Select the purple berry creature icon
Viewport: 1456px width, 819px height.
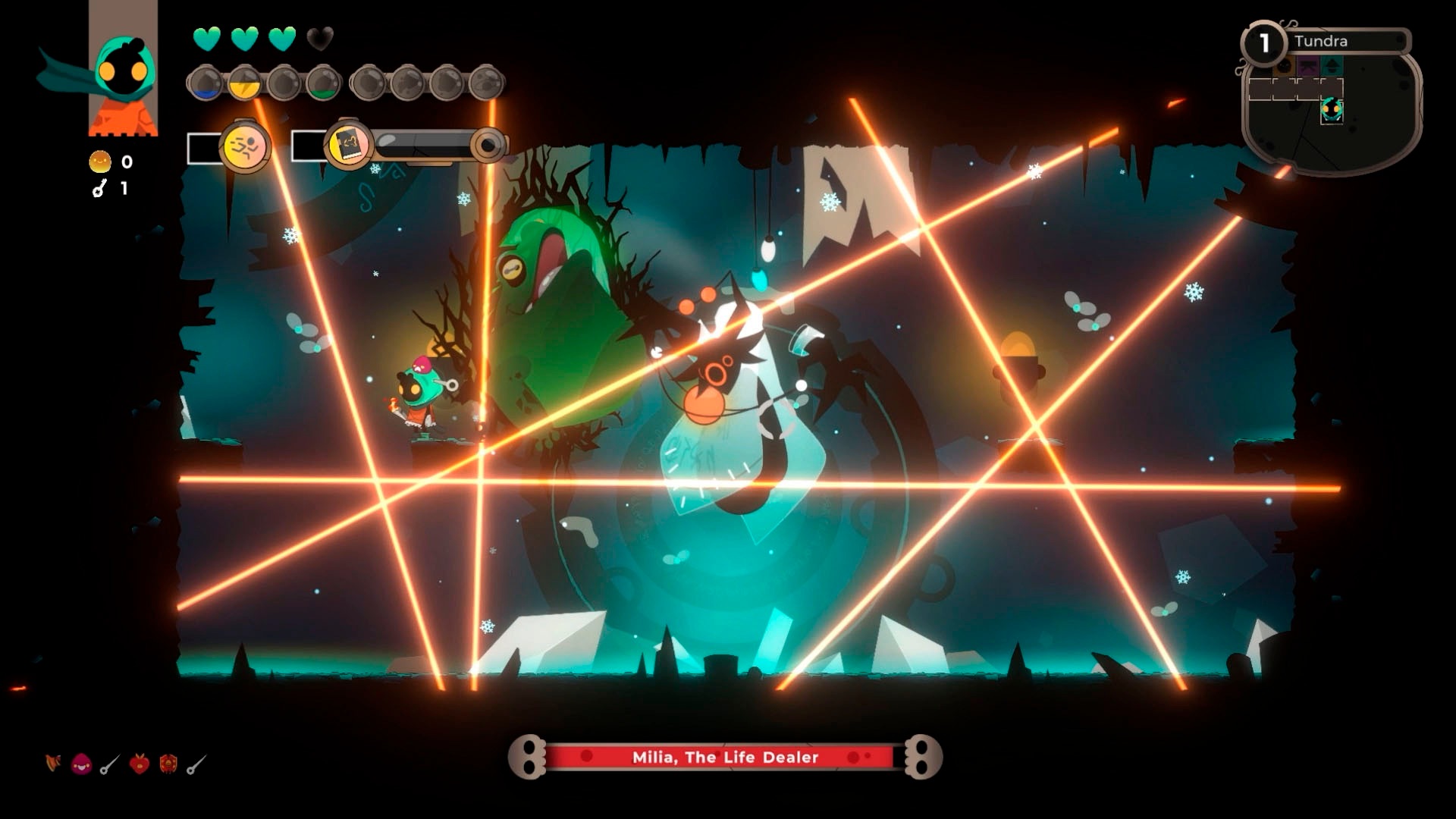coord(80,763)
